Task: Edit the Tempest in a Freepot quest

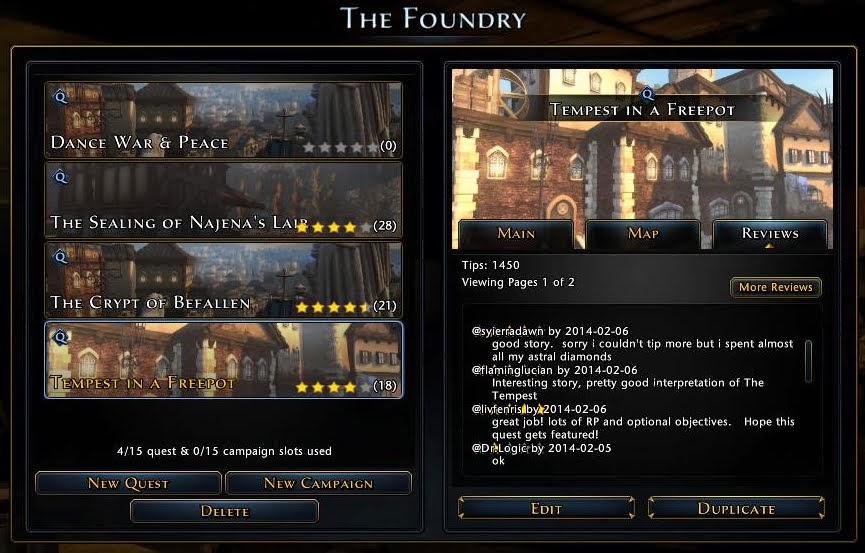Action: pyautogui.click(x=546, y=509)
